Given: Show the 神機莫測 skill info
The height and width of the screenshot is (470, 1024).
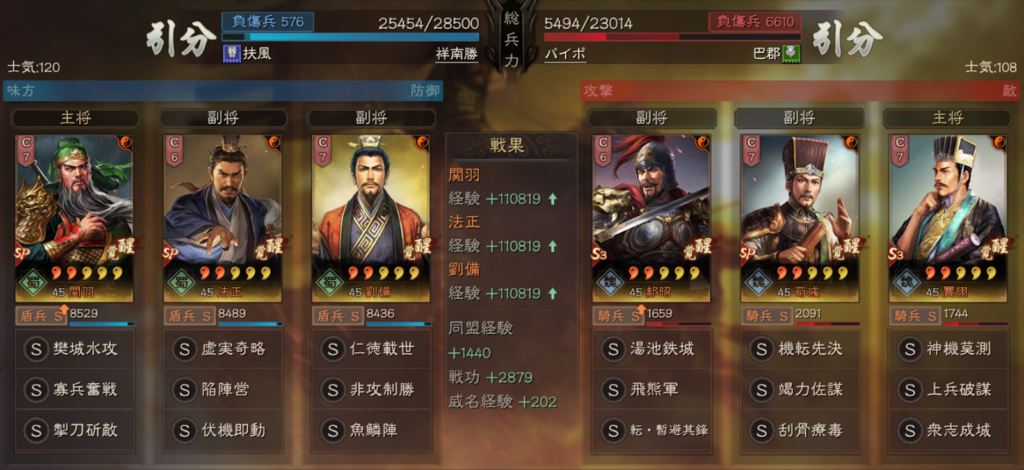Looking at the screenshot, I should click(x=947, y=350).
